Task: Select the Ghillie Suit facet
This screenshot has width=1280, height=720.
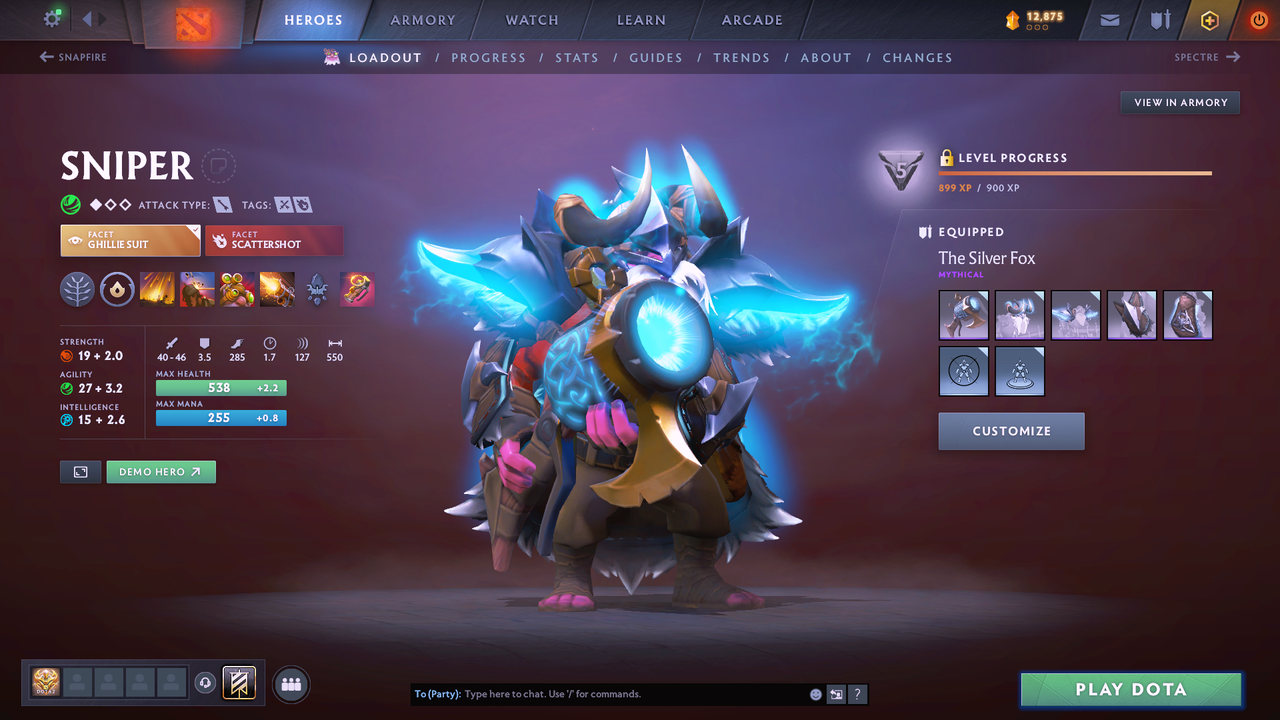Action: point(130,240)
